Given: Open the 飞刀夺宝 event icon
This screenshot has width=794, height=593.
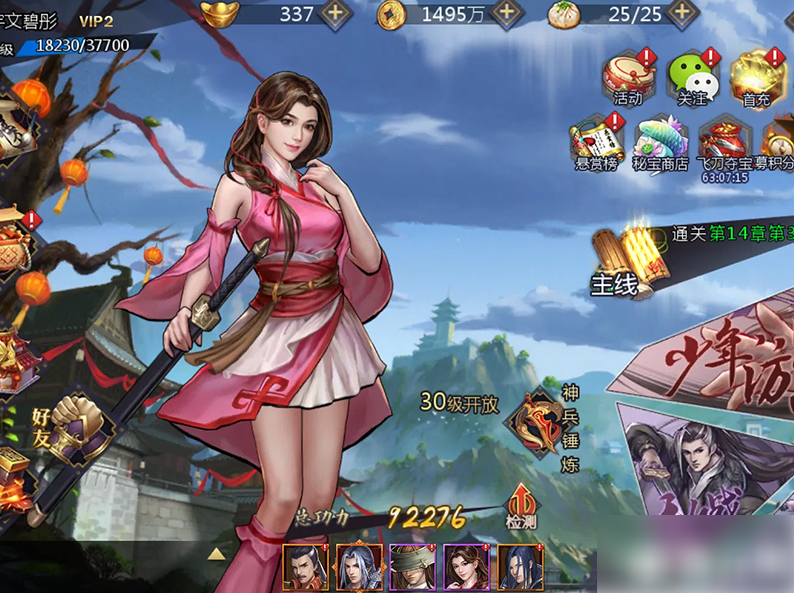Looking at the screenshot, I should pos(724,142).
